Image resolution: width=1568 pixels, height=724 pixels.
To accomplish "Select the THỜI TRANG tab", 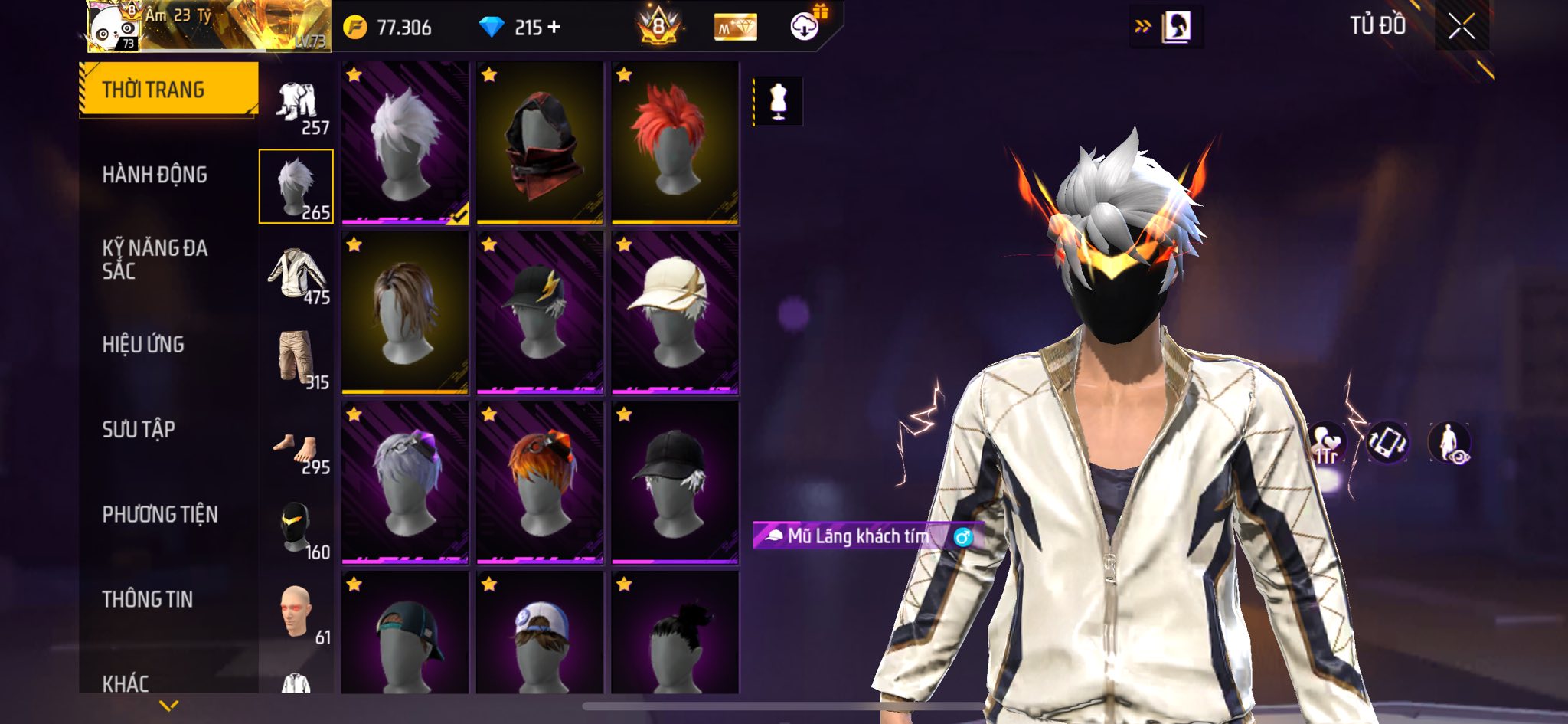I will tap(153, 90).
